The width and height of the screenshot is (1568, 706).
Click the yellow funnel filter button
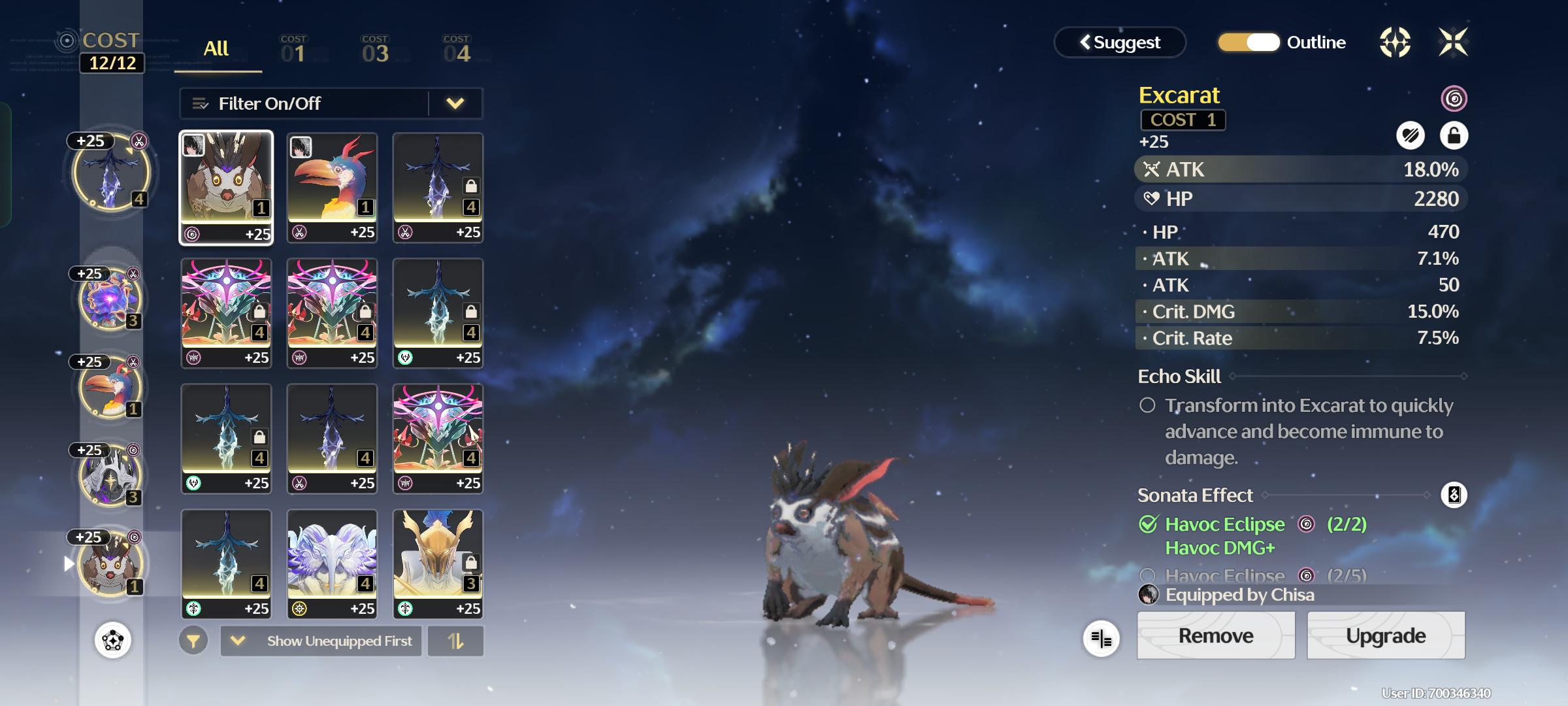193,641
